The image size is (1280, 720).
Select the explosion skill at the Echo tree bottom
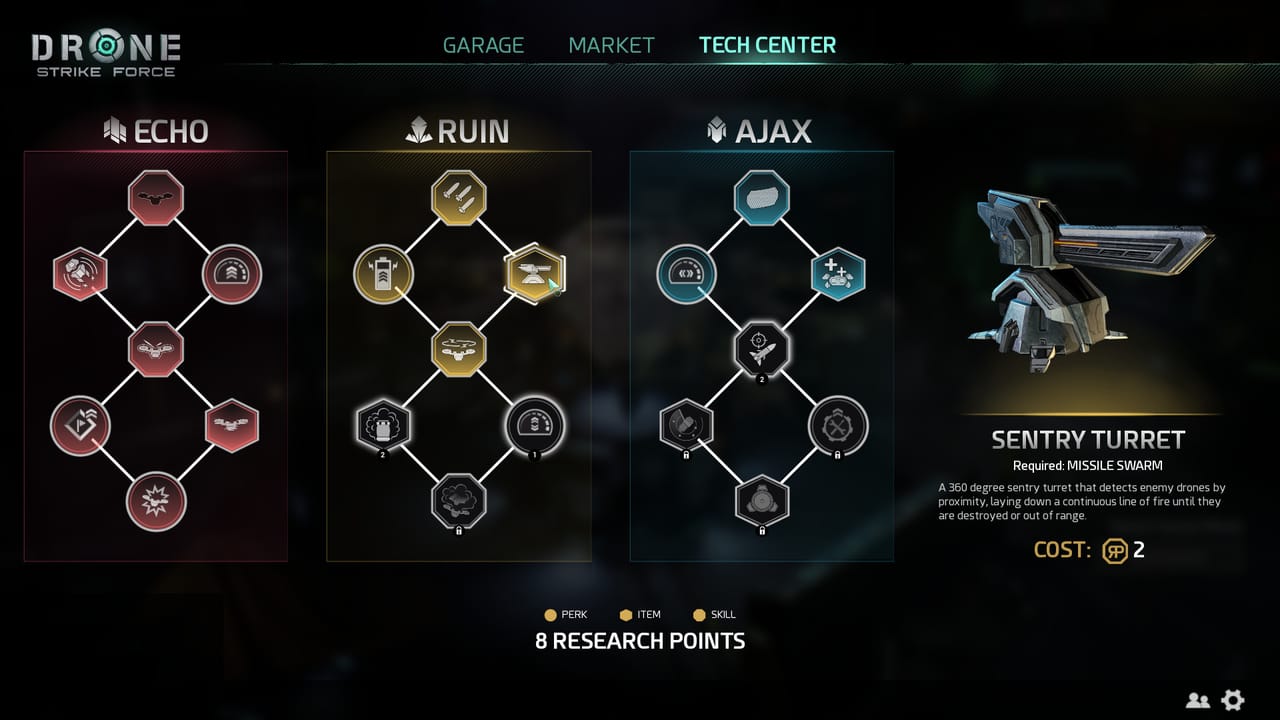tap(156, 500)
